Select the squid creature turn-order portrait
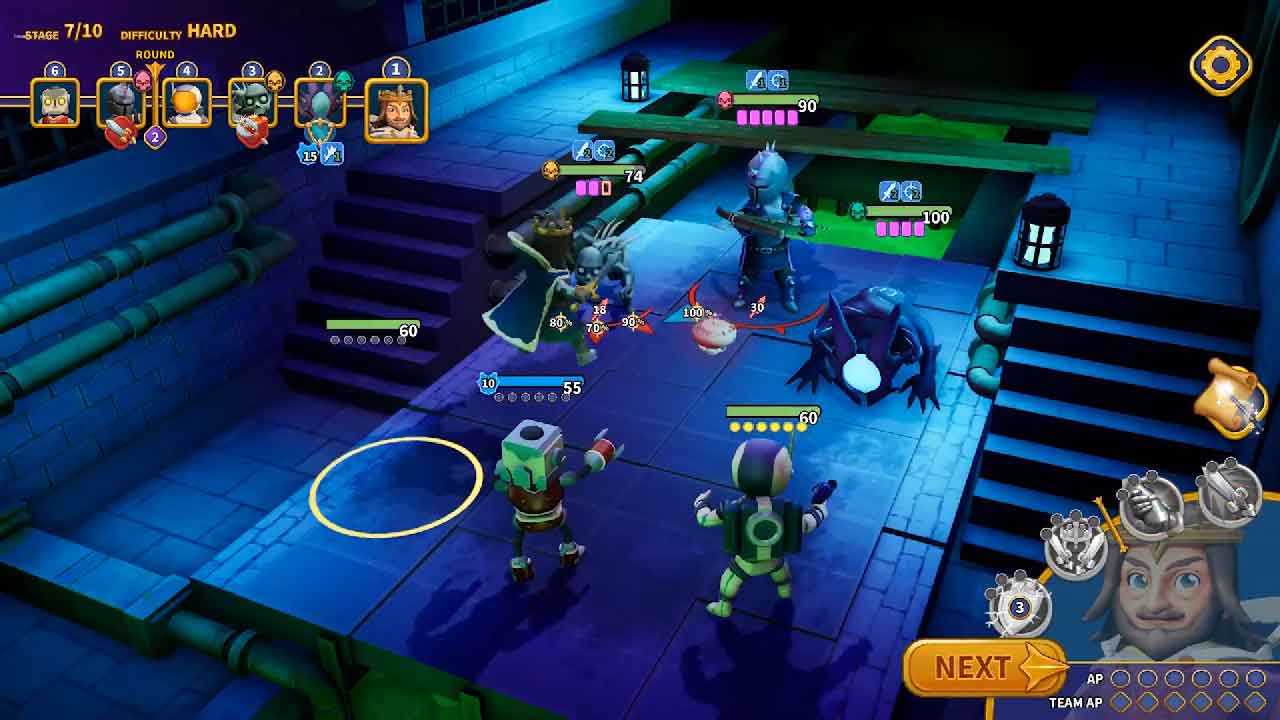This screenshot has height=720, width=1280. coord(320,104)
